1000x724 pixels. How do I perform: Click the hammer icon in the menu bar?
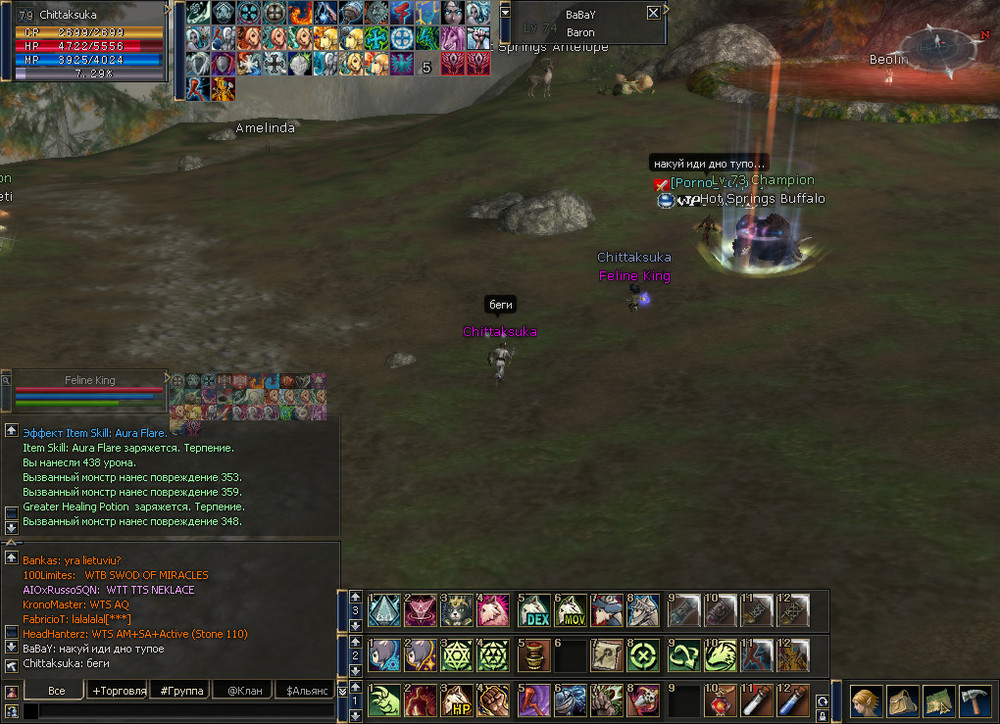[974, 699]
